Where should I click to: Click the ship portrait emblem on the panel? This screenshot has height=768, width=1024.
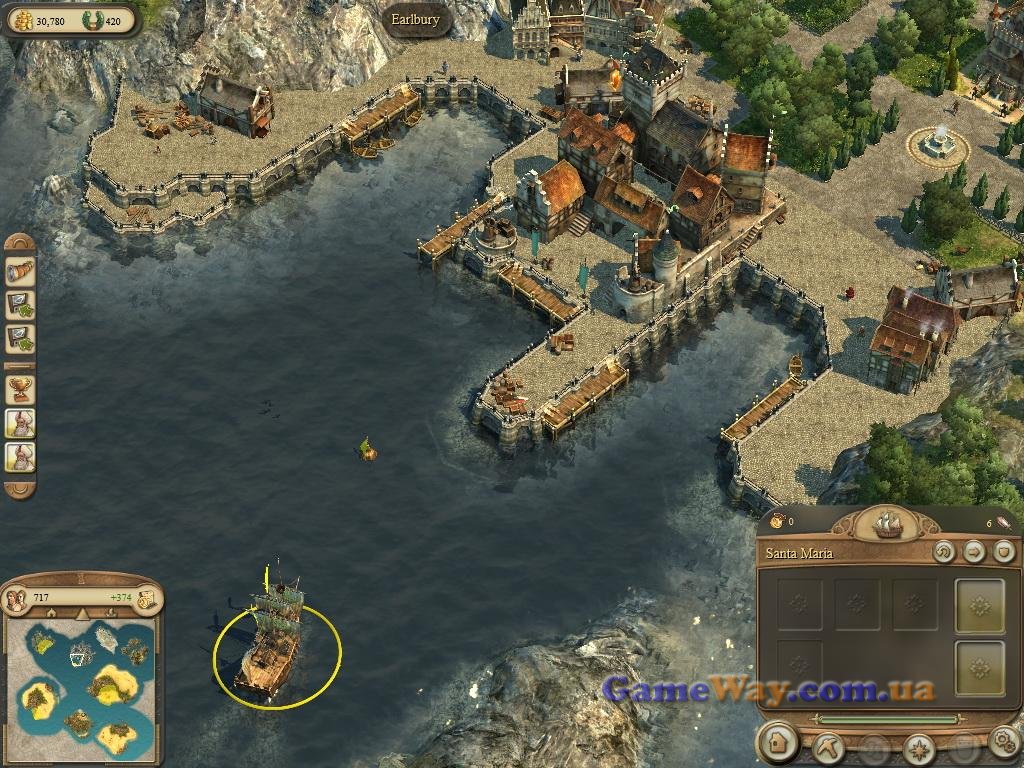887,522
